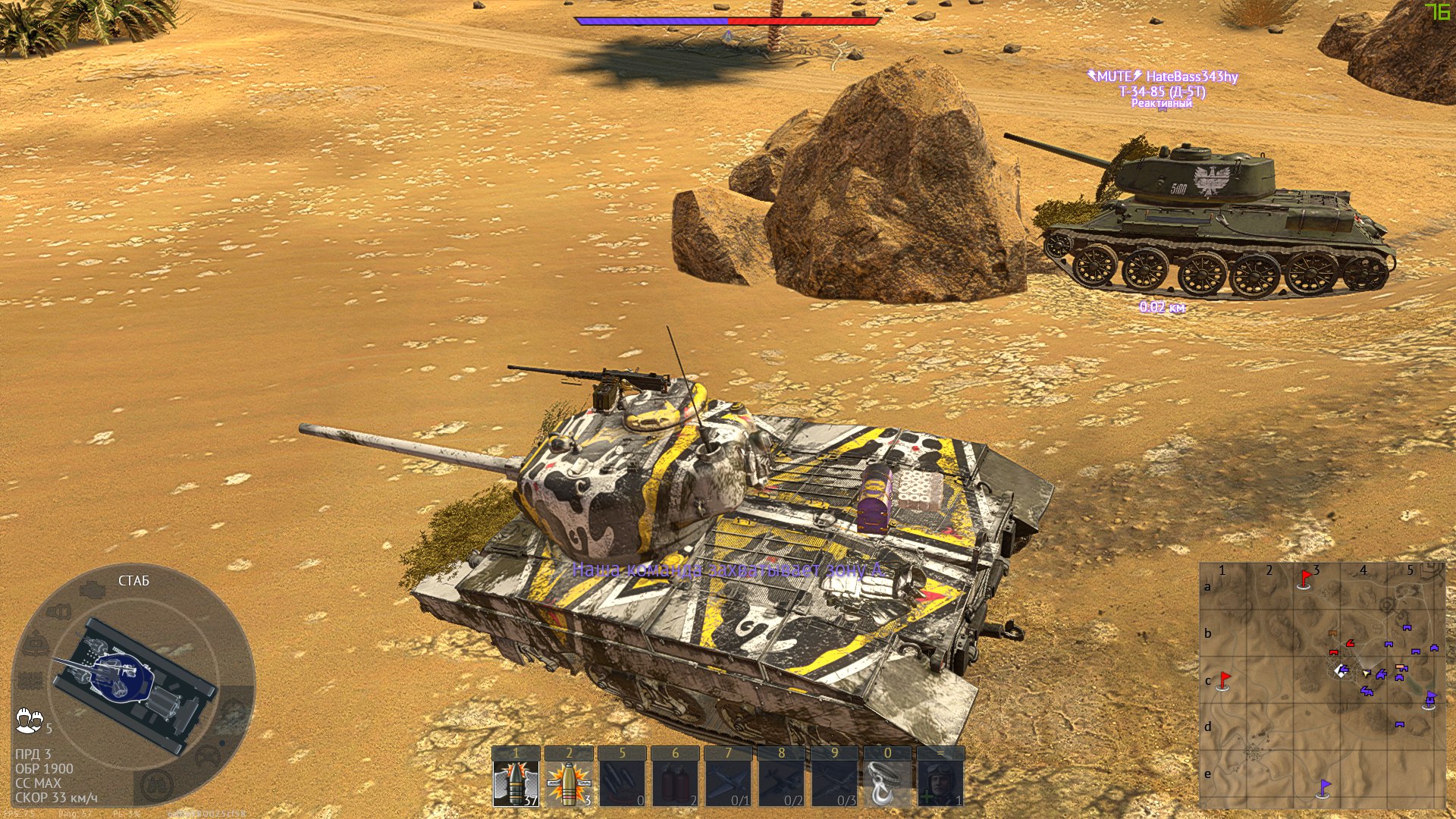The width and height of the screenshot is (1456, 819).
Task: Click the crew helmets count icon
Action: 30,720
